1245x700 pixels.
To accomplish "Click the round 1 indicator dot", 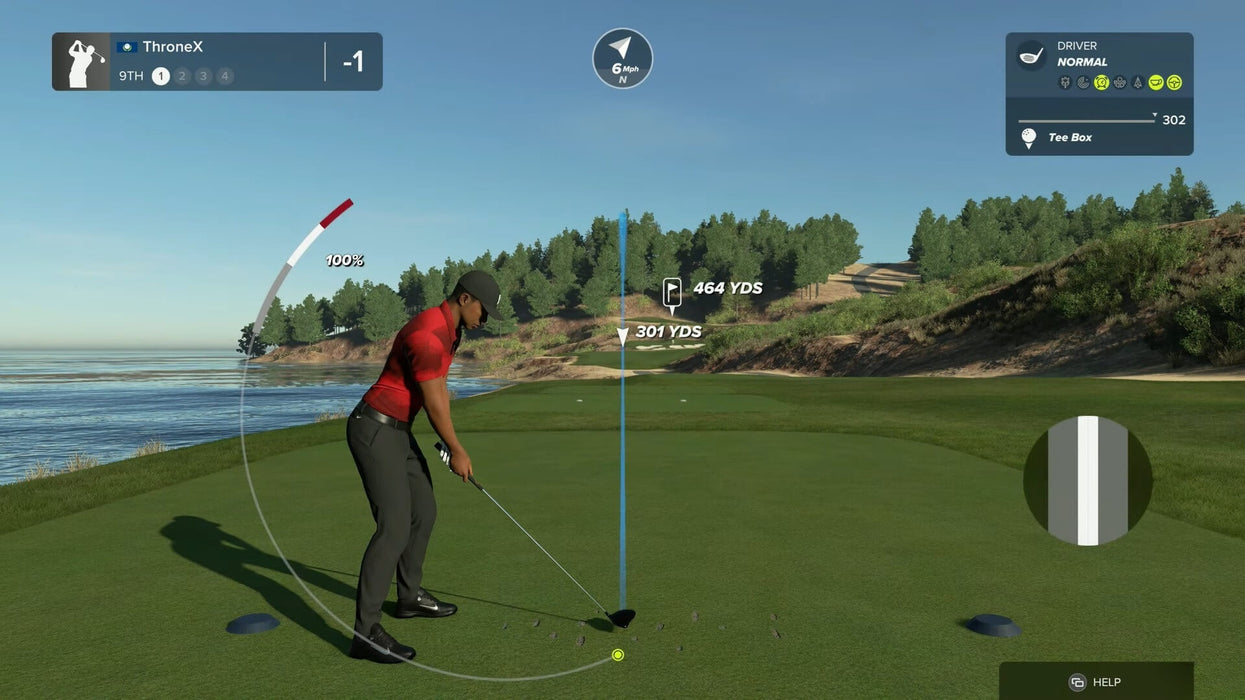I will (x=160, y=76).
